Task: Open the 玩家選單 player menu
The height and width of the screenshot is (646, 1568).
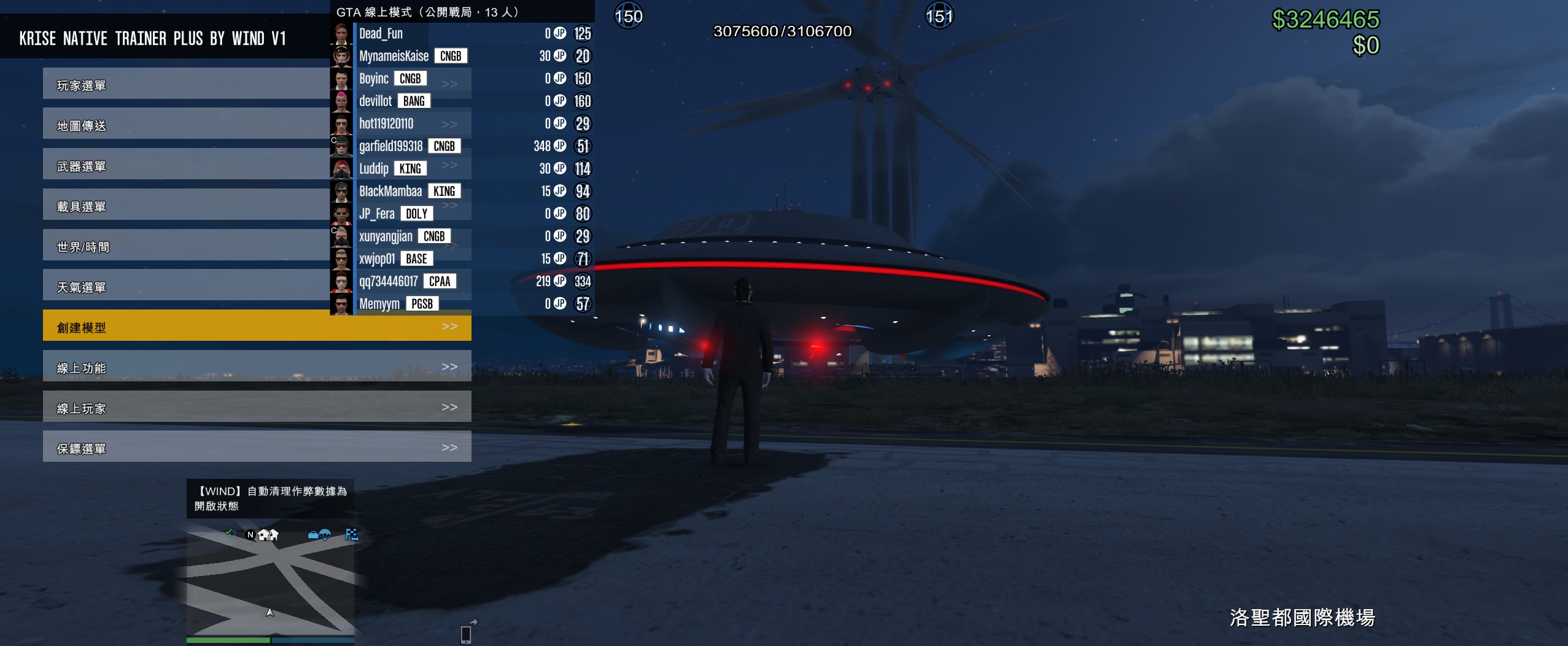Action: pyautogui.click(x=184, y=84)
